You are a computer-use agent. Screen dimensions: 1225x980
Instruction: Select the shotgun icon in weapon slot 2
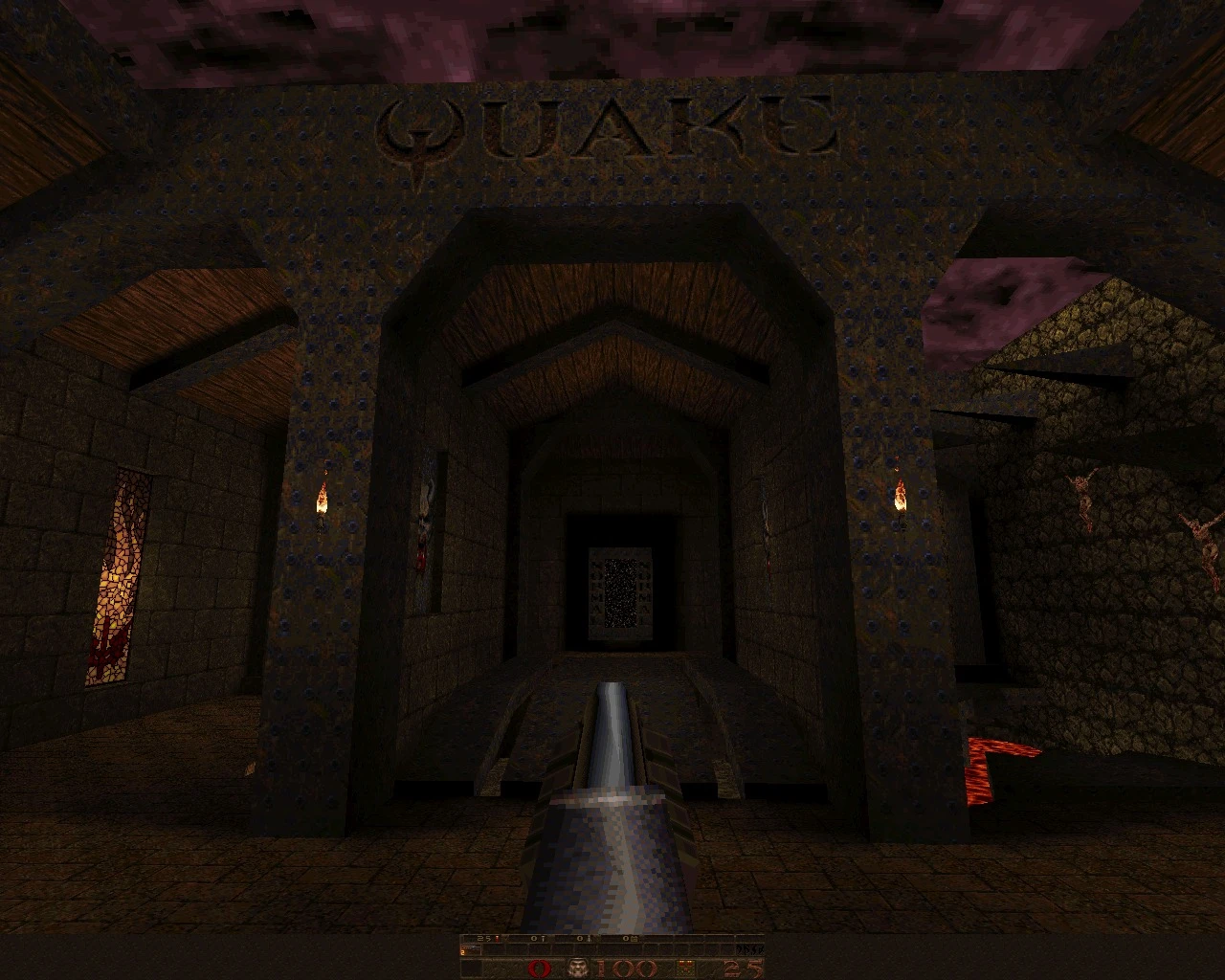(x=472, y=947)
